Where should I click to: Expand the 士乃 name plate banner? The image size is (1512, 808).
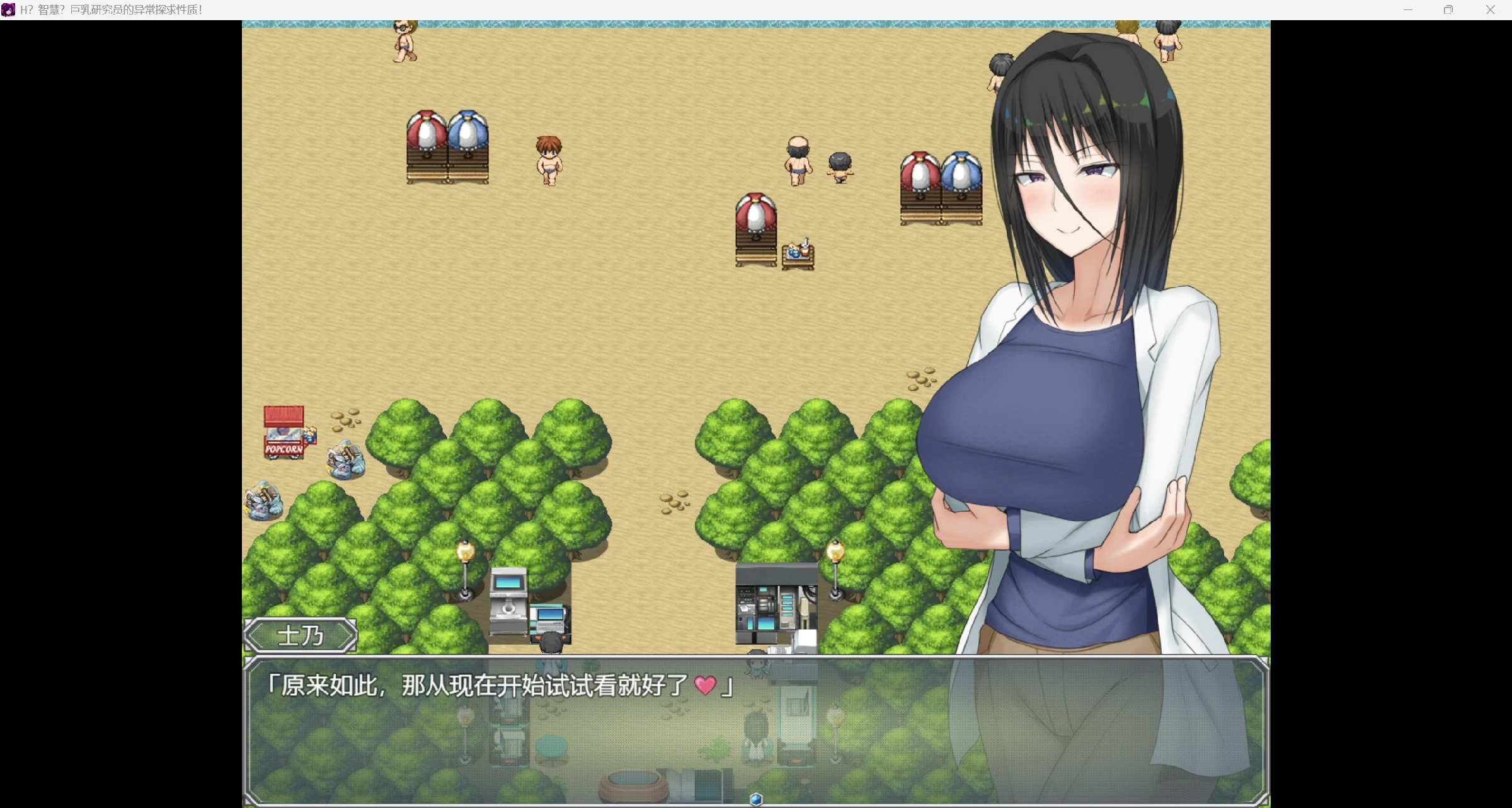(300, 635)
